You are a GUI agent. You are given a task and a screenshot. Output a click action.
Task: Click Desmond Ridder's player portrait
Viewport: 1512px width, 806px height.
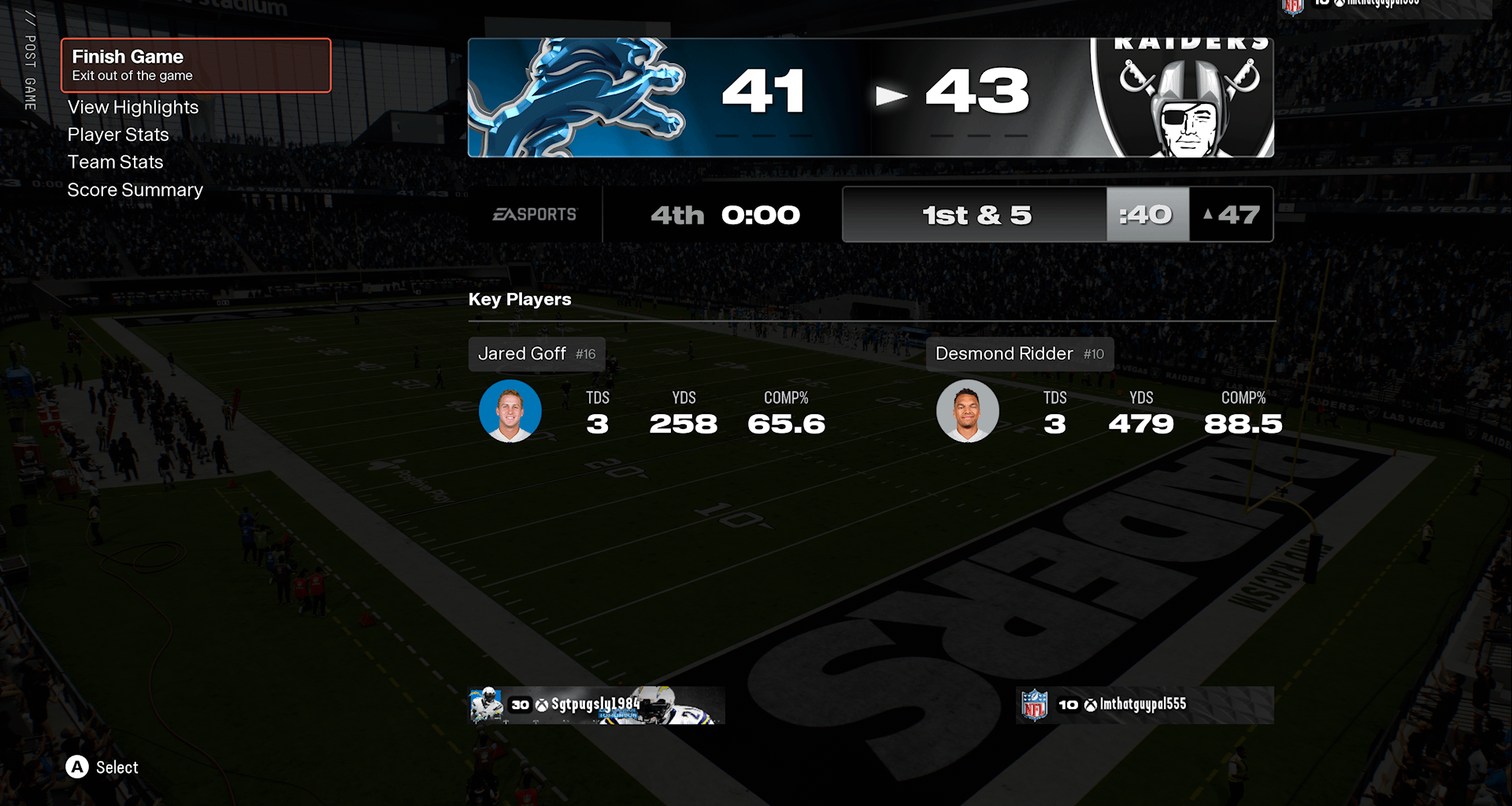(x=967, y=410)
